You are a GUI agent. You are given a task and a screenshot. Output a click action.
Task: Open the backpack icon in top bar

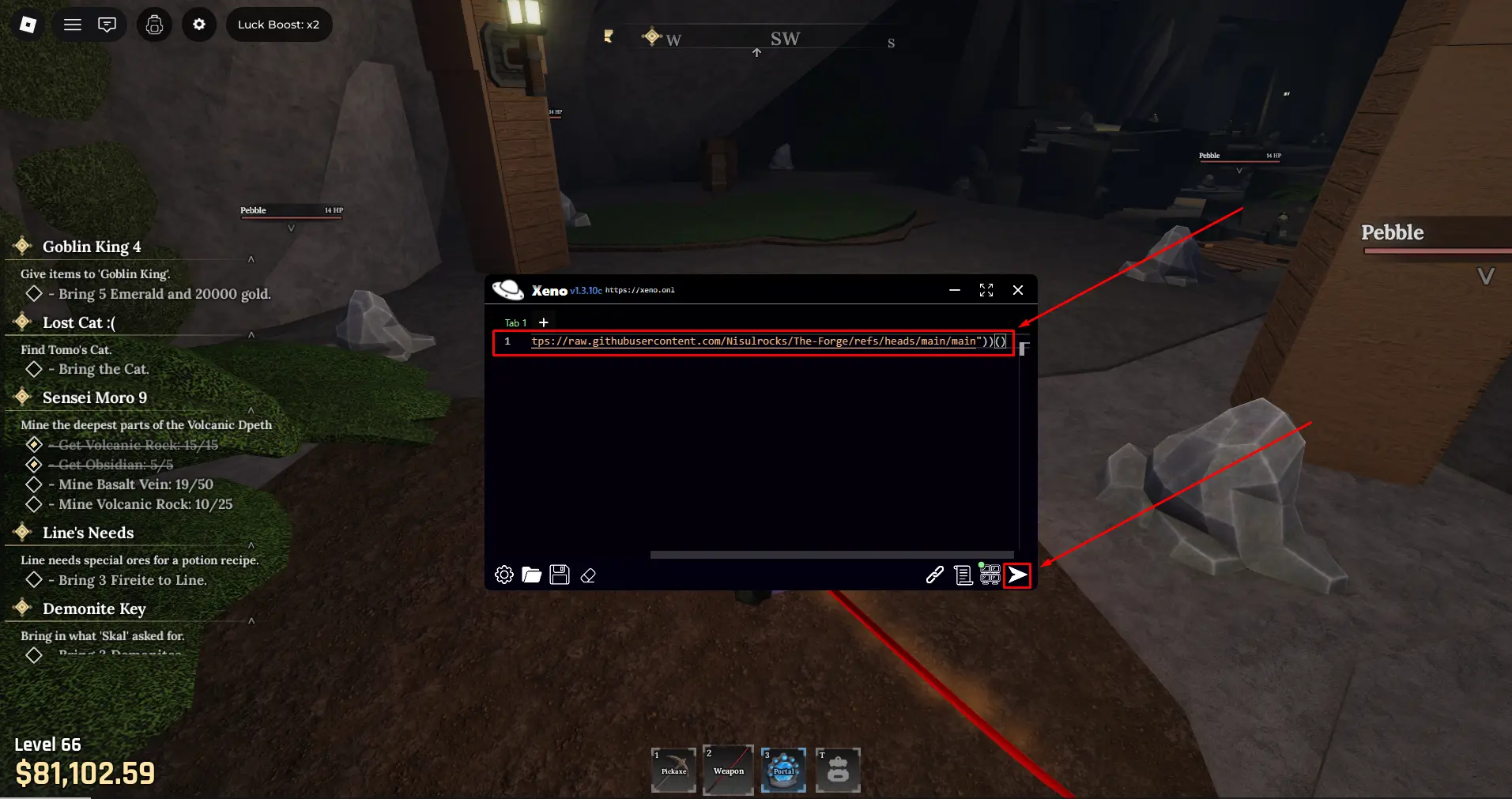(154, 24)
